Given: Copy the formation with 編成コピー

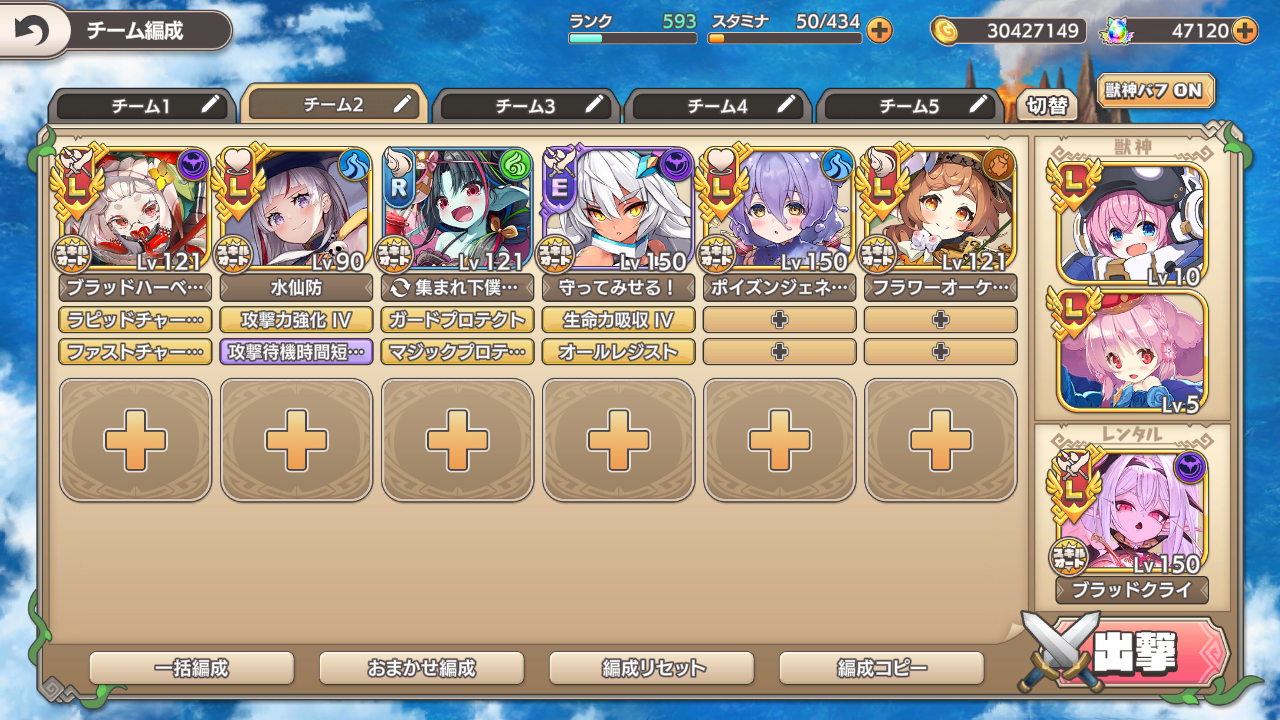Looking at the screenshot, I should click(881, 668).
